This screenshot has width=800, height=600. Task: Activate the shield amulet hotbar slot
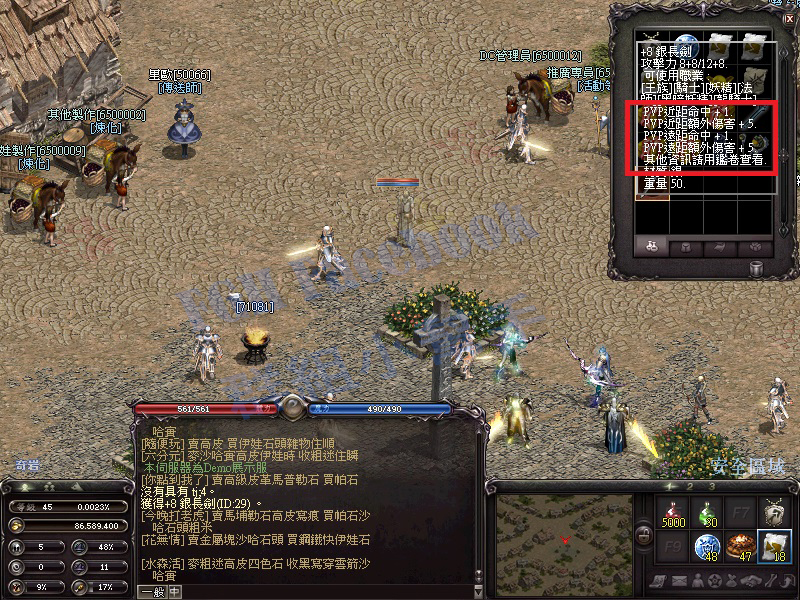click(774, 513)
